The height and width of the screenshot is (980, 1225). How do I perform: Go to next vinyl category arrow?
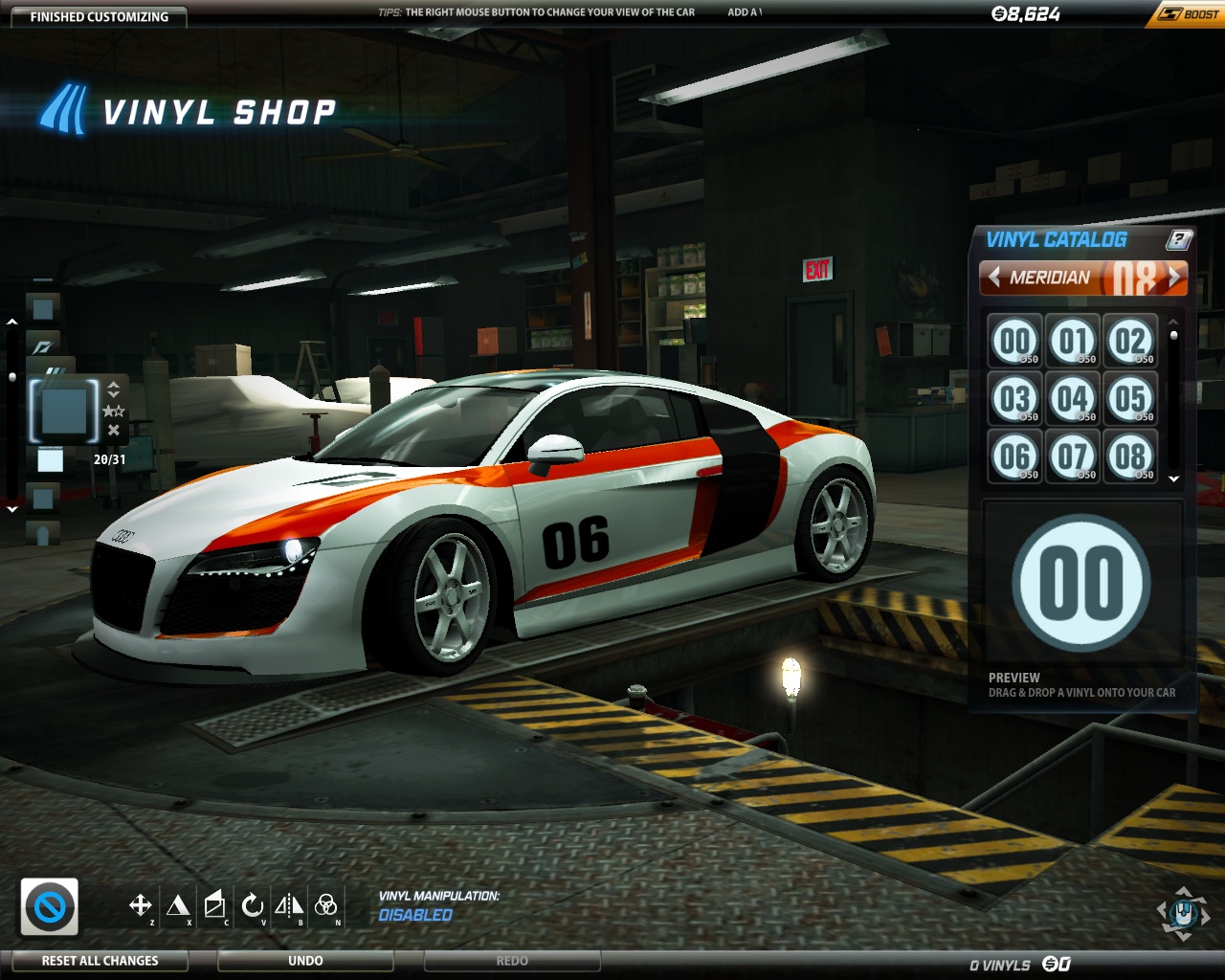click(1174, 277)
